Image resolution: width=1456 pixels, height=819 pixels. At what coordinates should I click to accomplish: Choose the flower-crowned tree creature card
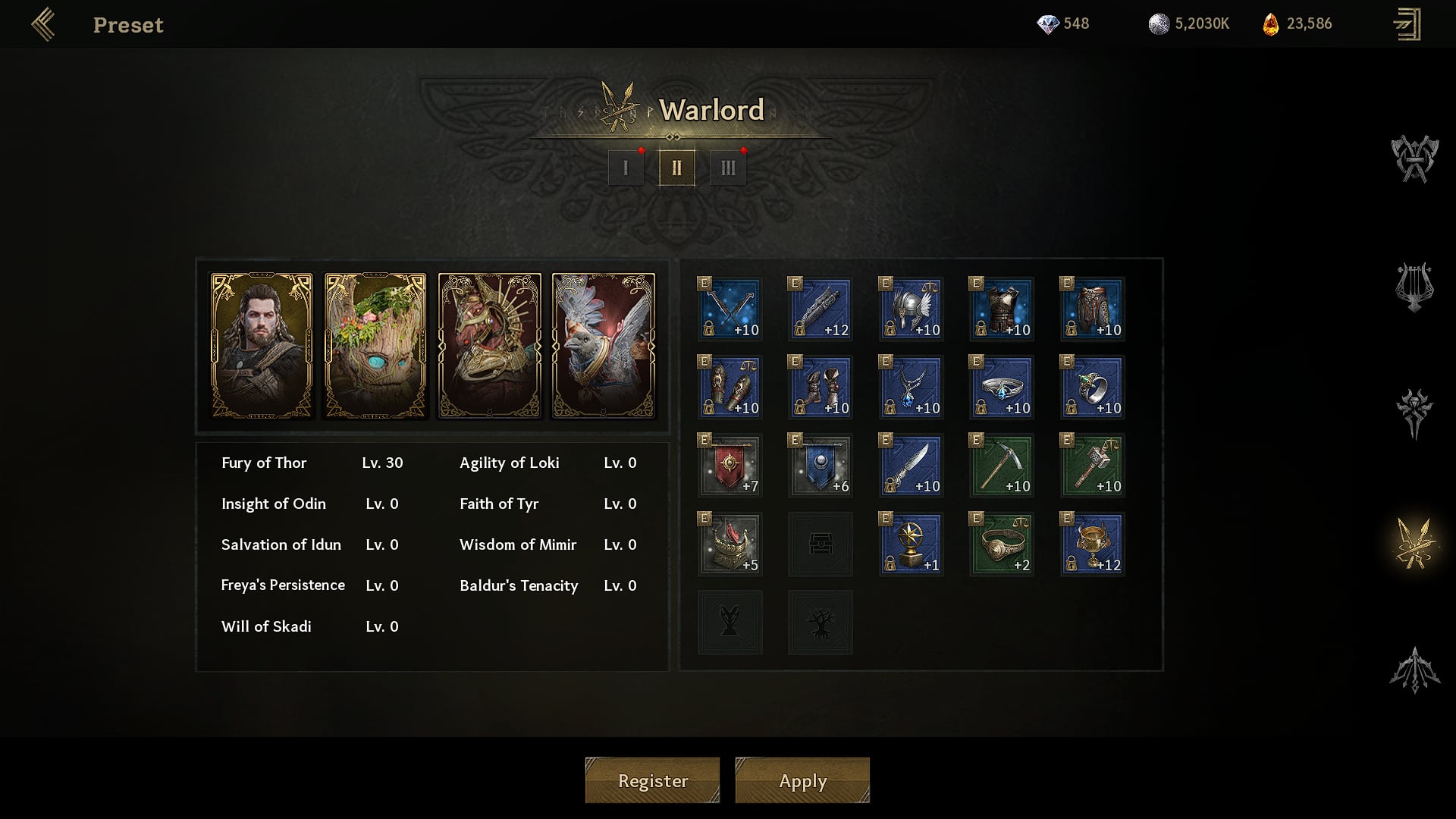click(x=375, y=346)
